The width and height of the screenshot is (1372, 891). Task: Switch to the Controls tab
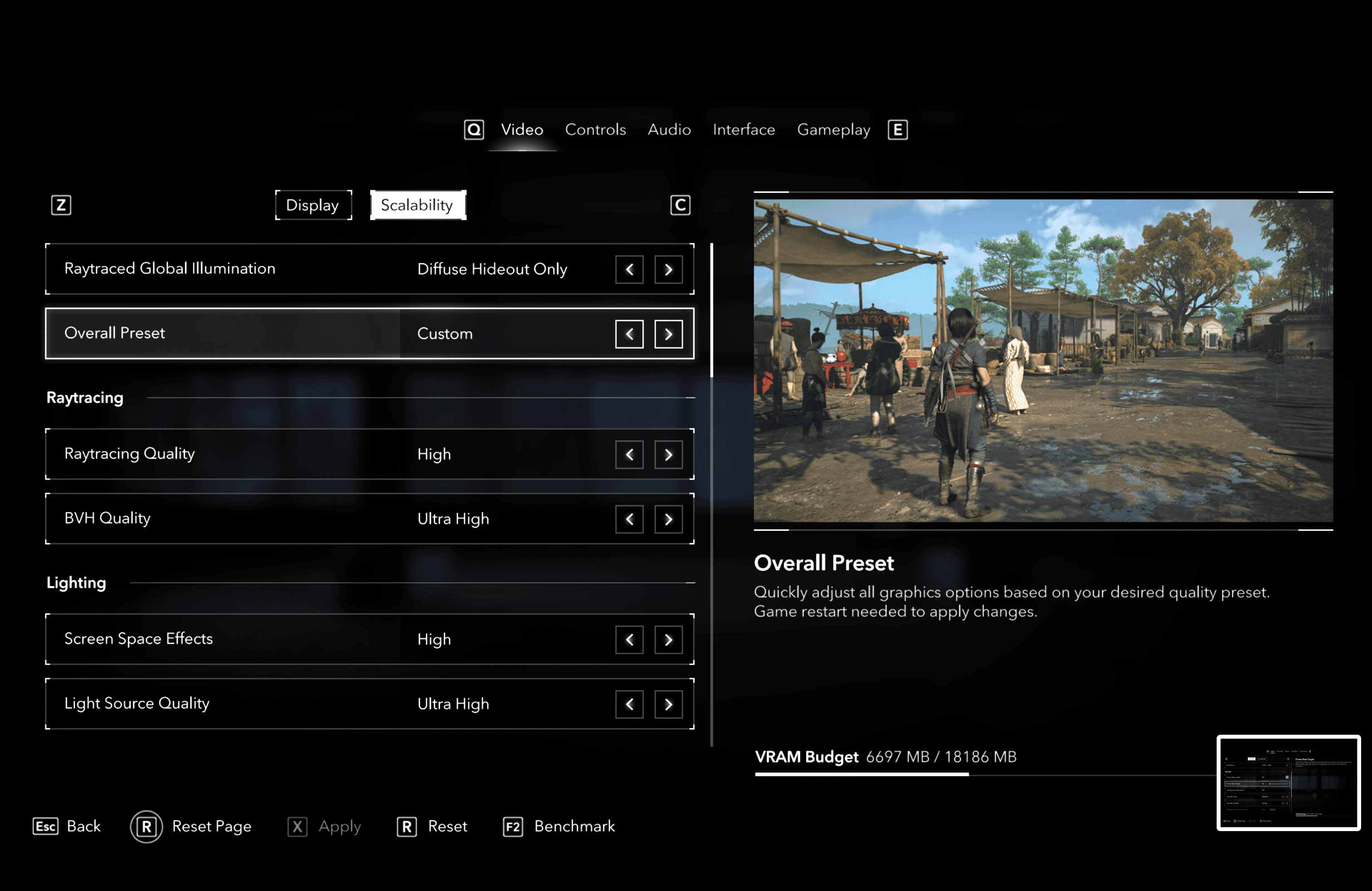pyautogui.click(x=595, y=130)
